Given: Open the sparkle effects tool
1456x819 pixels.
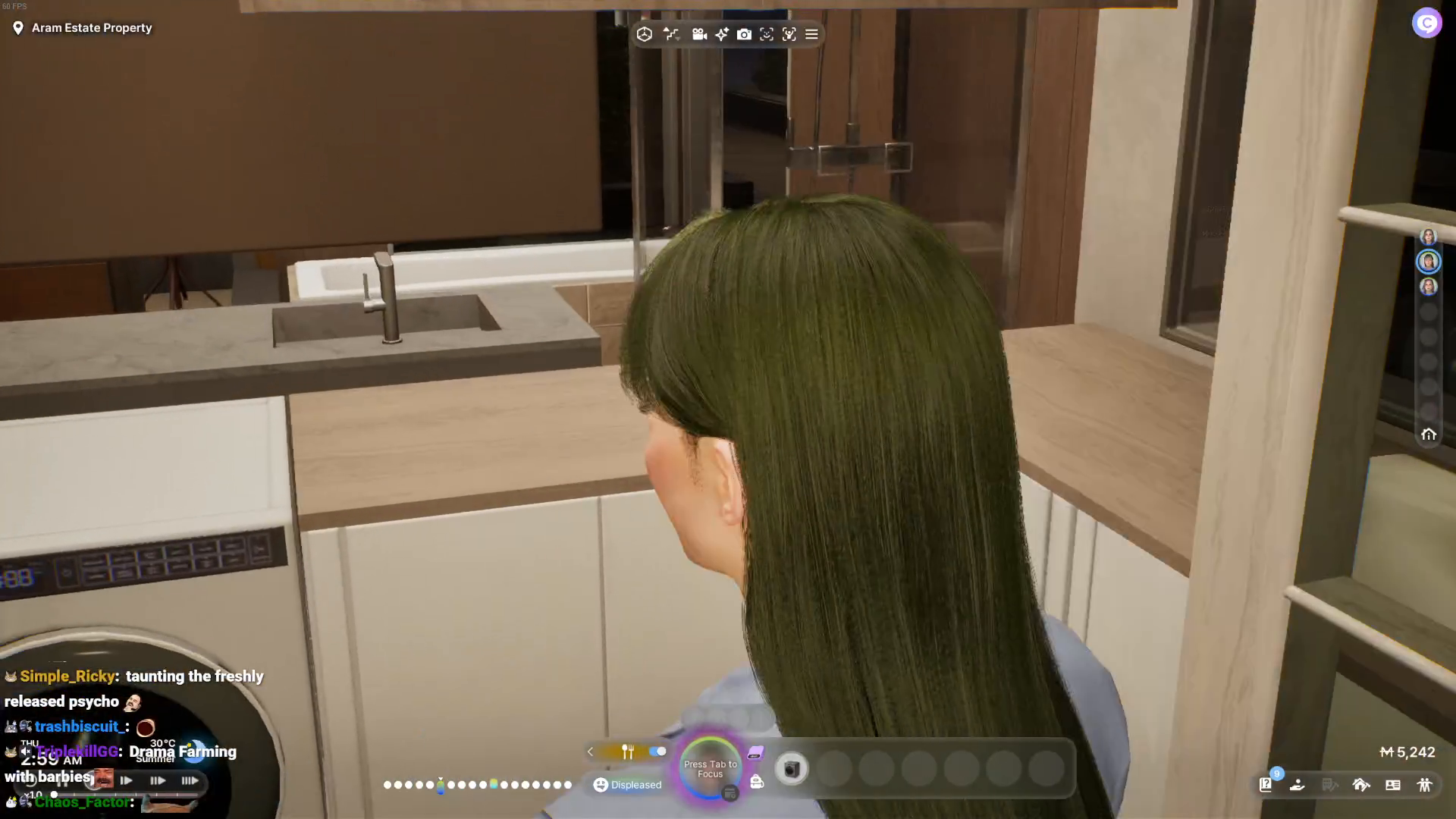Looking at the screenshot, I should pos(721,34).
